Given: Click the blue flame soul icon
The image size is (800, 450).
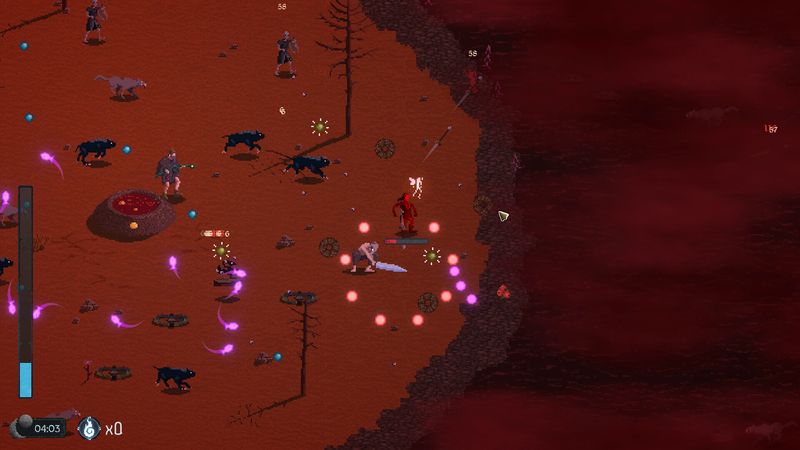Looking at the screenshot, I should (89, 428).
